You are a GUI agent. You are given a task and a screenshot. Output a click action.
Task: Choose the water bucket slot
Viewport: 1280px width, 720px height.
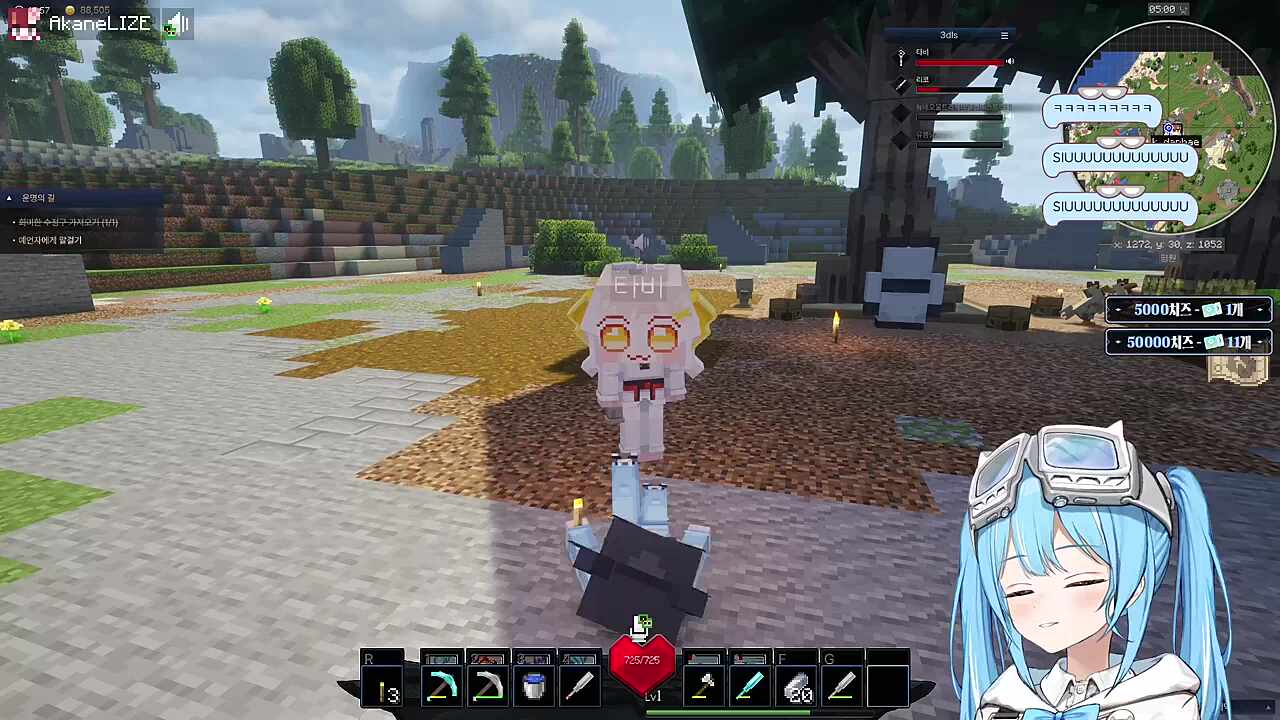coord(534,687)
